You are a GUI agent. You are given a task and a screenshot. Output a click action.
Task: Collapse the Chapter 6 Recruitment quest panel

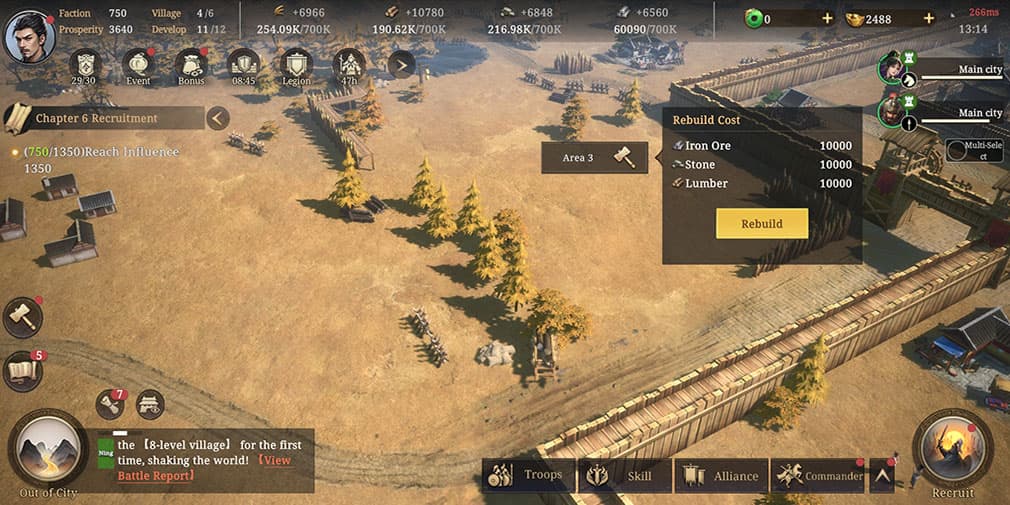218,118
